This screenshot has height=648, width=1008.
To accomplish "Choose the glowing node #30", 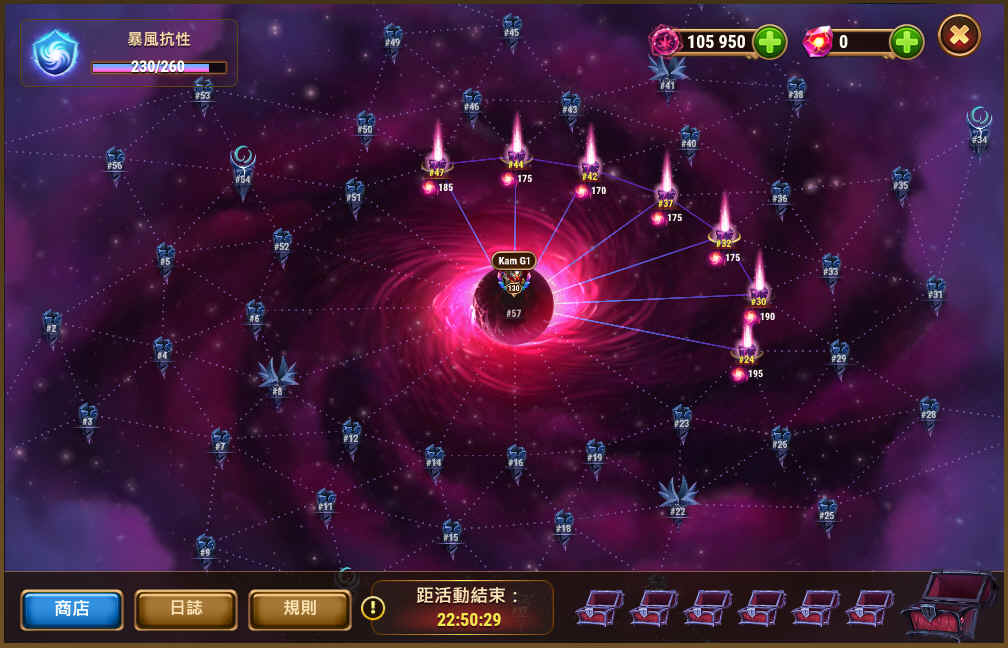I will [x=759, y=290].
